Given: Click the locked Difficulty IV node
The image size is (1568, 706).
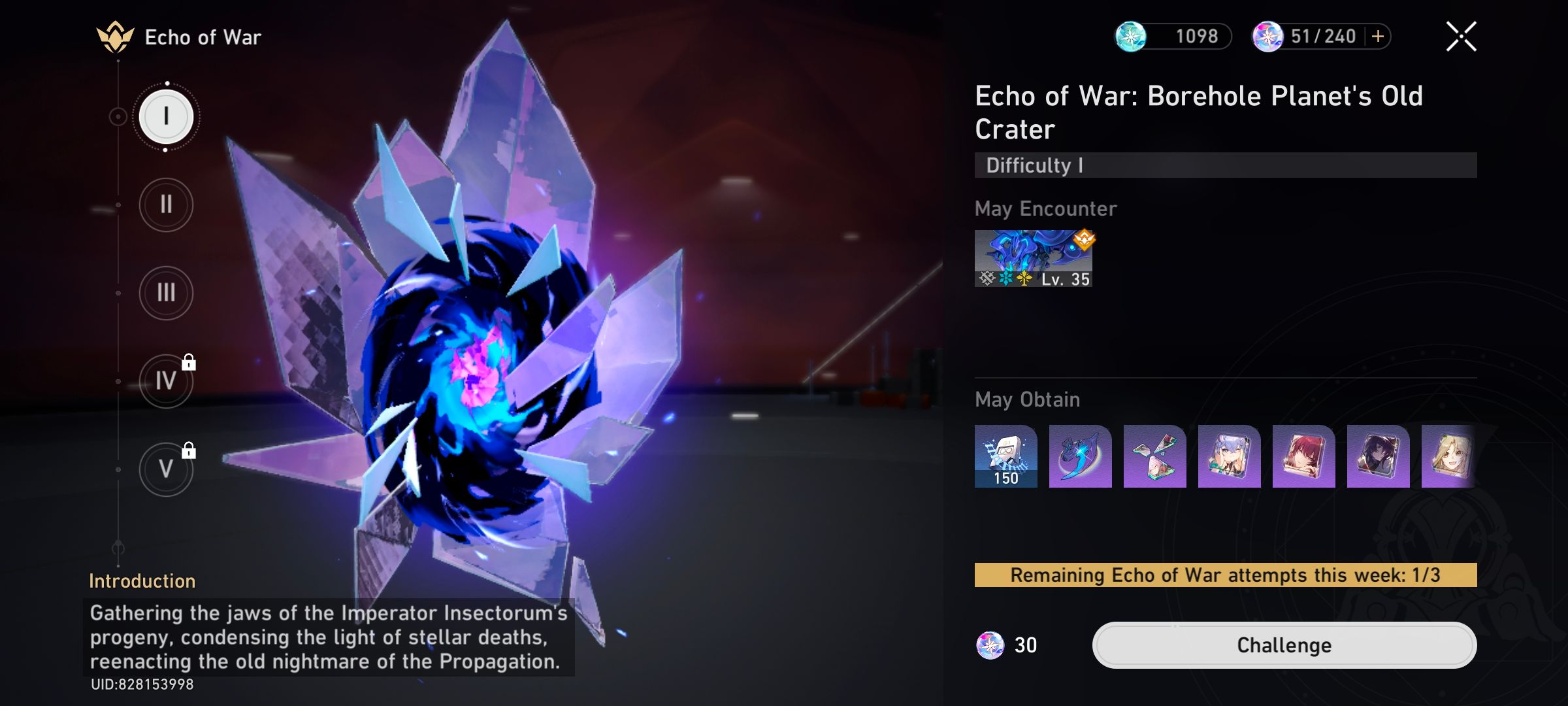Looking at the screenshot, I should pyautogui.click(x=166, y=382).
